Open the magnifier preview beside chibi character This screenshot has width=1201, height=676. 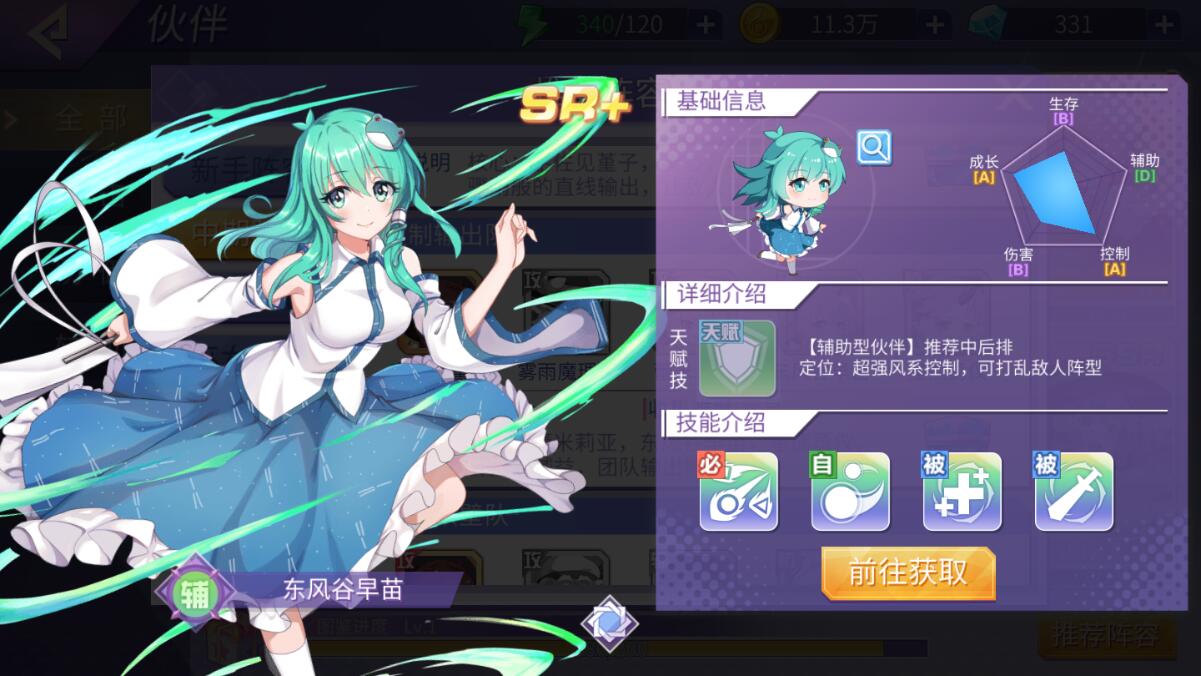pyautogui.click(x=874, y=148)
